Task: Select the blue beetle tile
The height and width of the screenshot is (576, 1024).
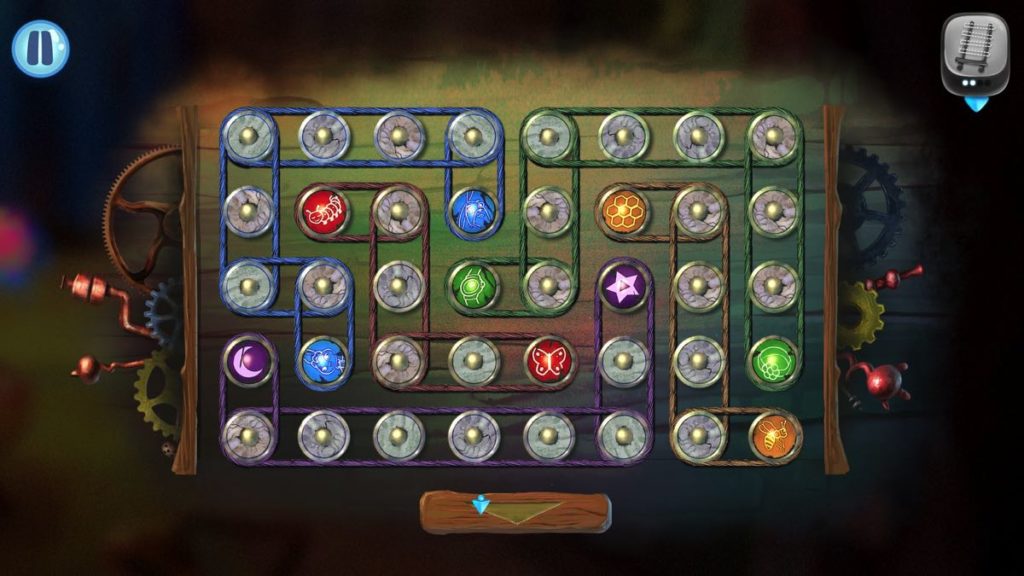Action: tap(473, 211)
